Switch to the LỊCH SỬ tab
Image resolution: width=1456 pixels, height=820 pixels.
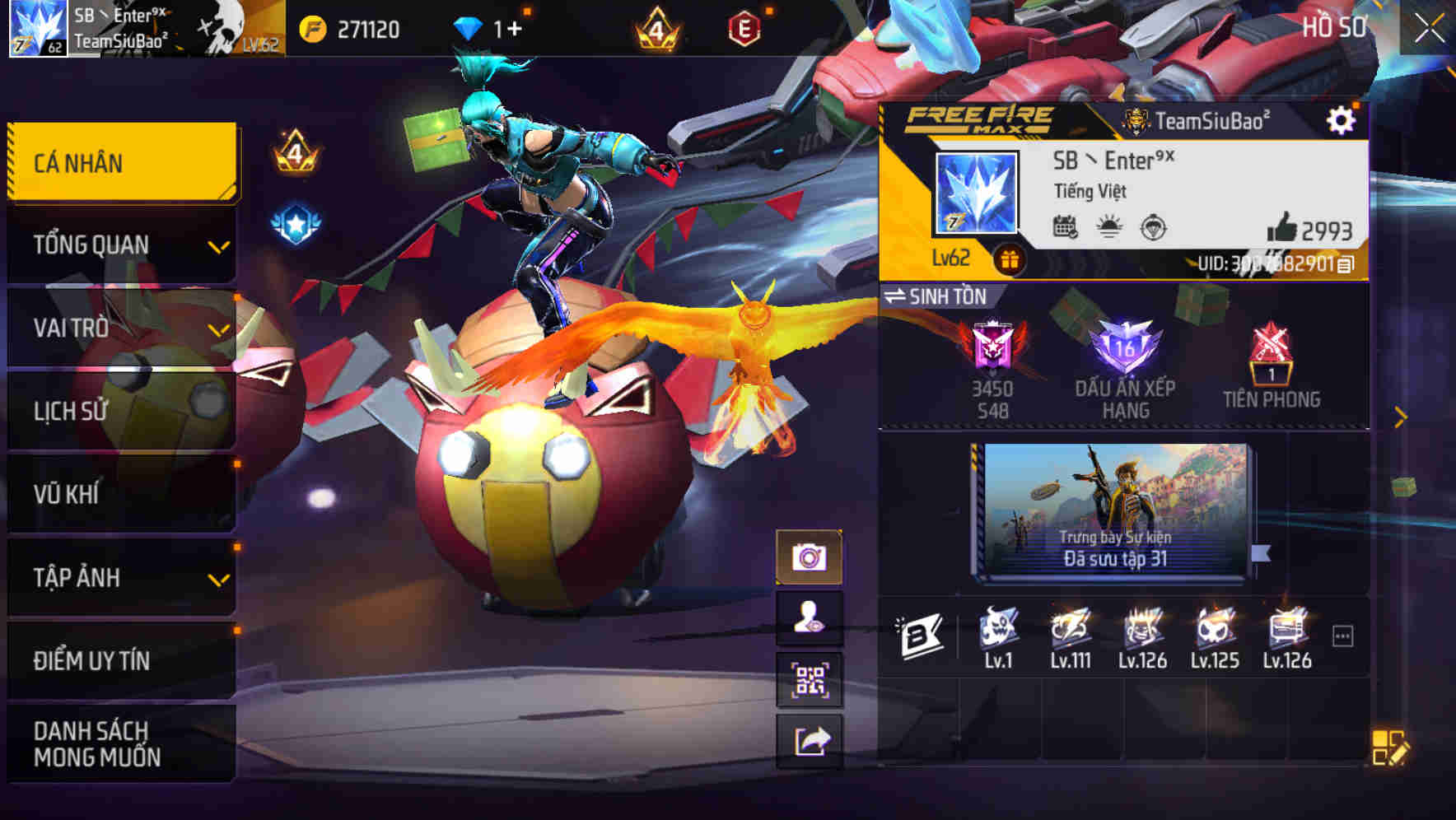pos(120,411)
